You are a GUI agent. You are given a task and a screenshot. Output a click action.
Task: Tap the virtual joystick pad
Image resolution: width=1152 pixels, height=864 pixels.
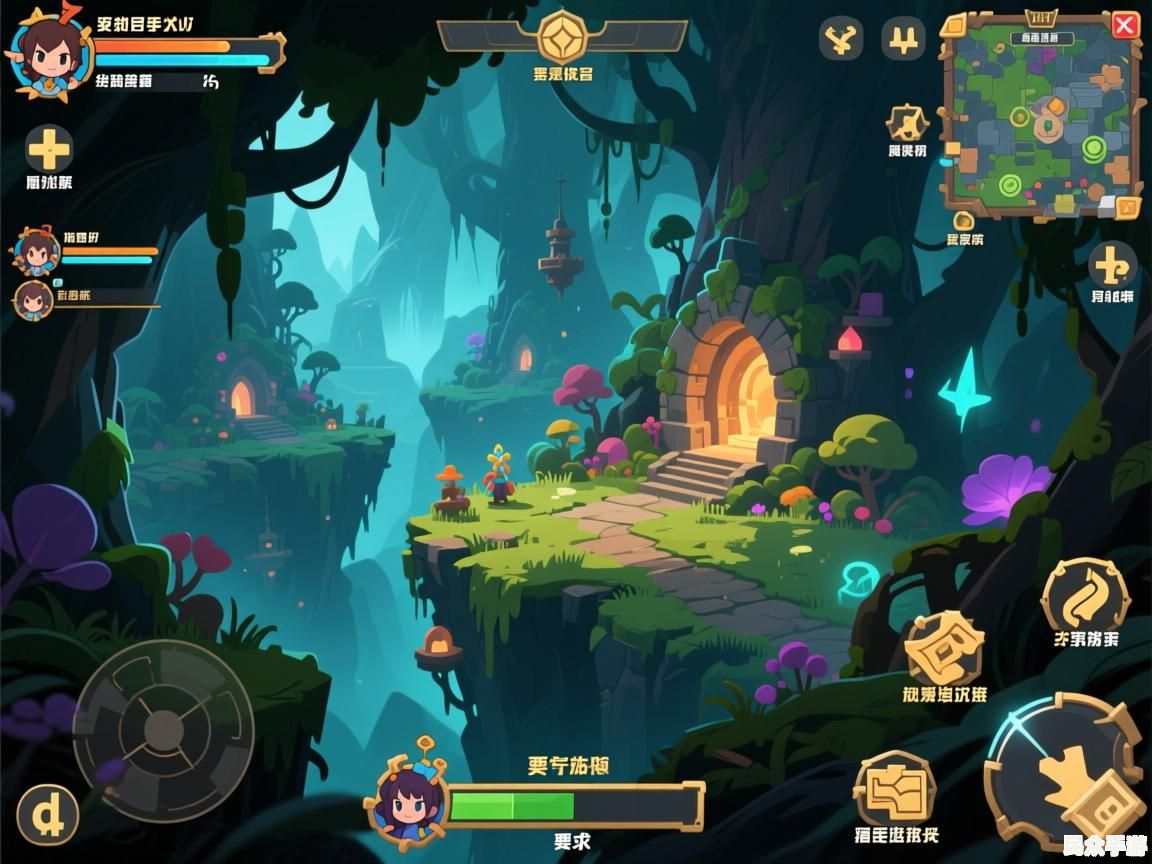click(x=164, y=730)
